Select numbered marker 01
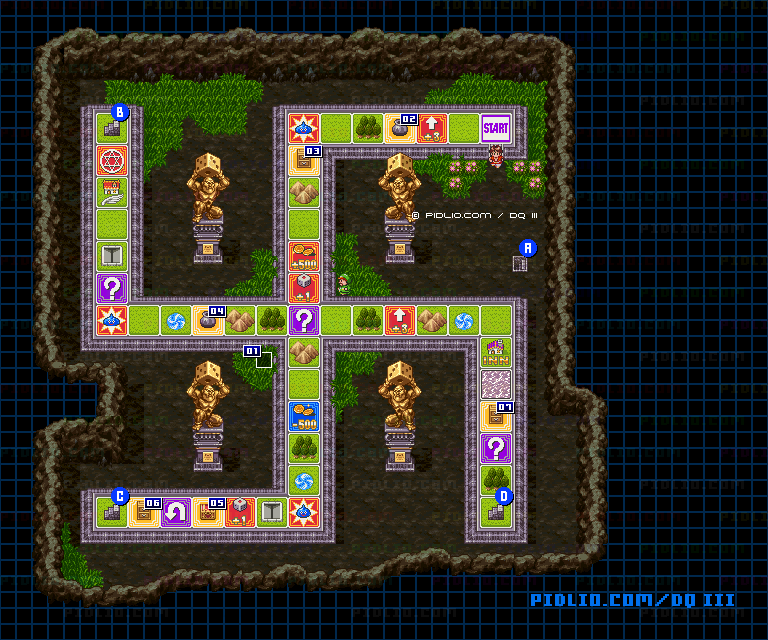Screen dimensions: 768x640 [252, 351]
